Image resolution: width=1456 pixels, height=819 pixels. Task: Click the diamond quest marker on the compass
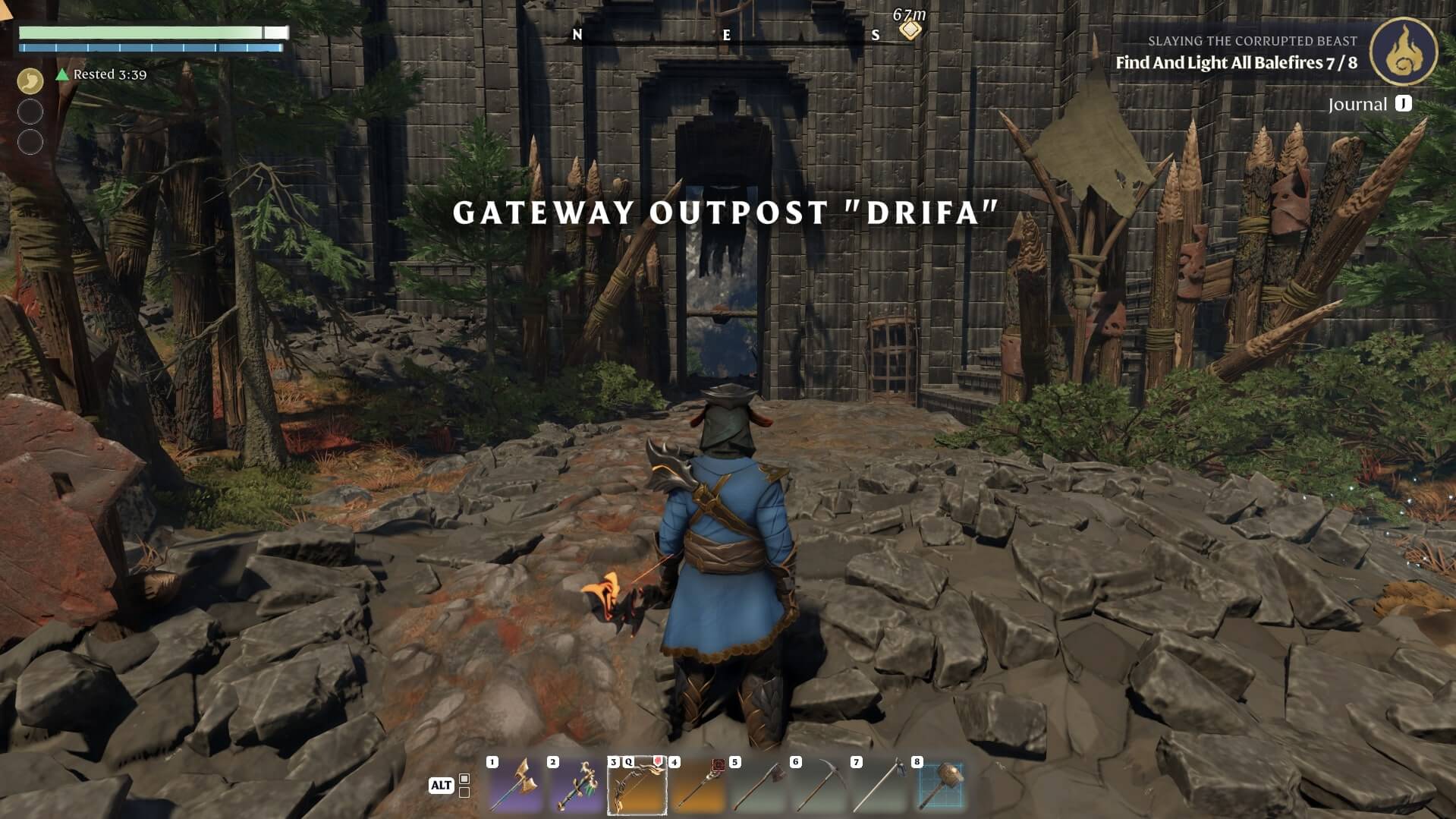pos(910,30)
